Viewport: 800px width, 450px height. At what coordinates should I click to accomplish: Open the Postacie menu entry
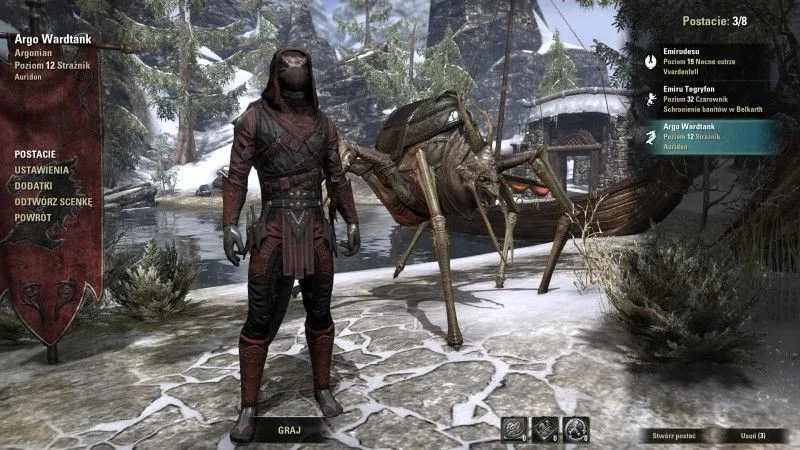click(x=34, y=156)
